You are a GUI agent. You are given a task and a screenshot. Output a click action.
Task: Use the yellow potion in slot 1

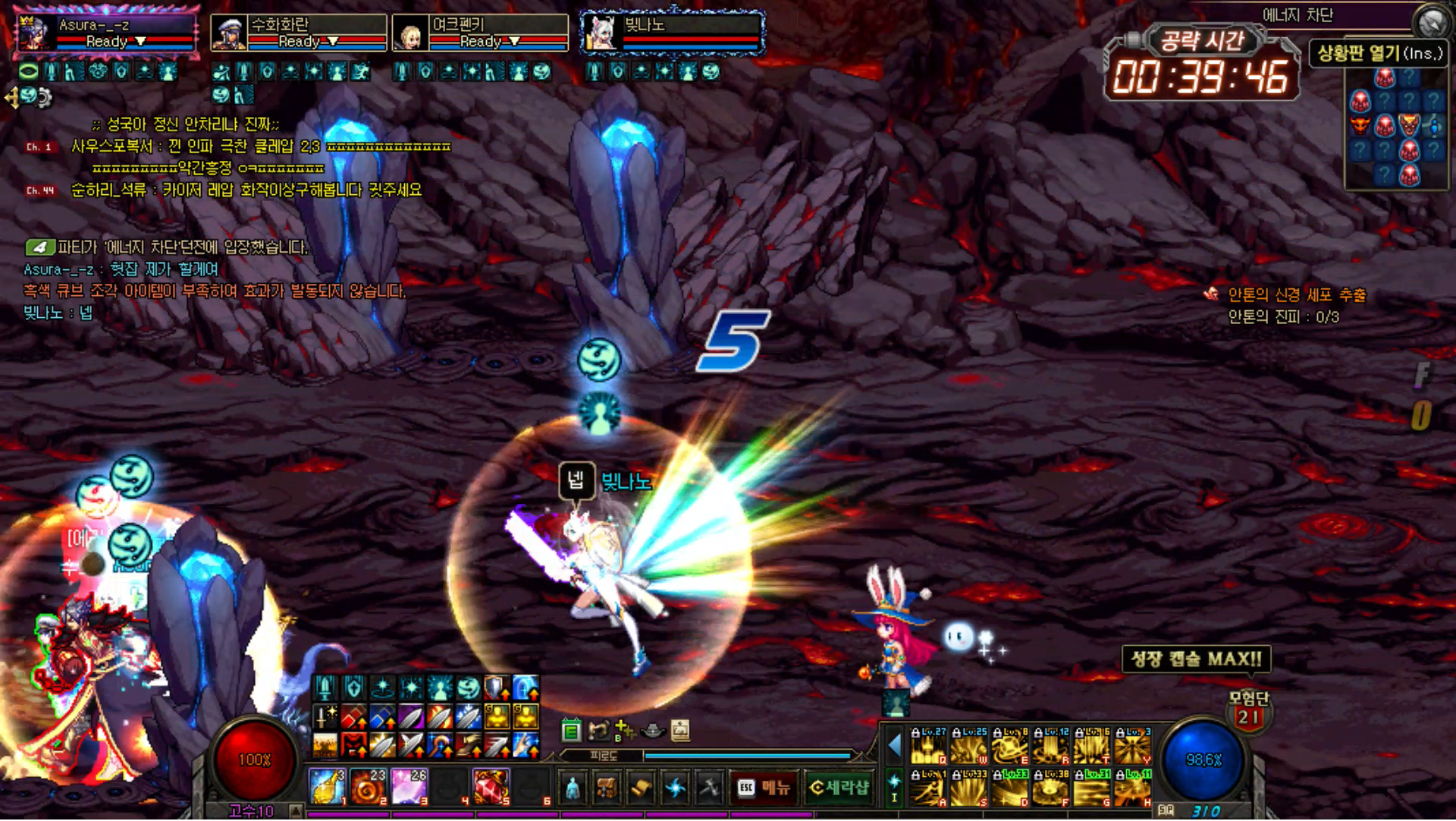pos(328,787)
